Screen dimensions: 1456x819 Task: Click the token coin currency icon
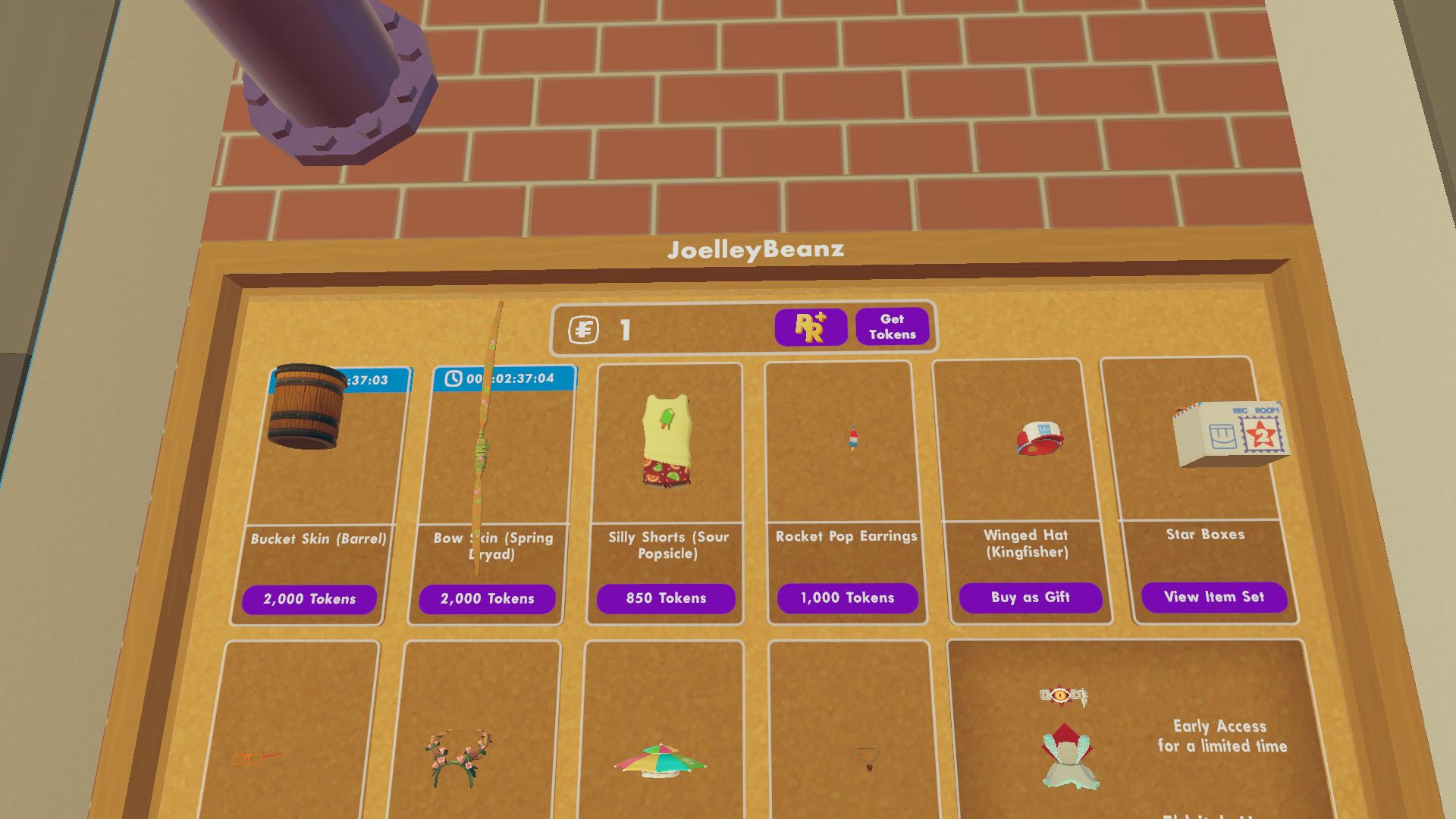(584, 328)
